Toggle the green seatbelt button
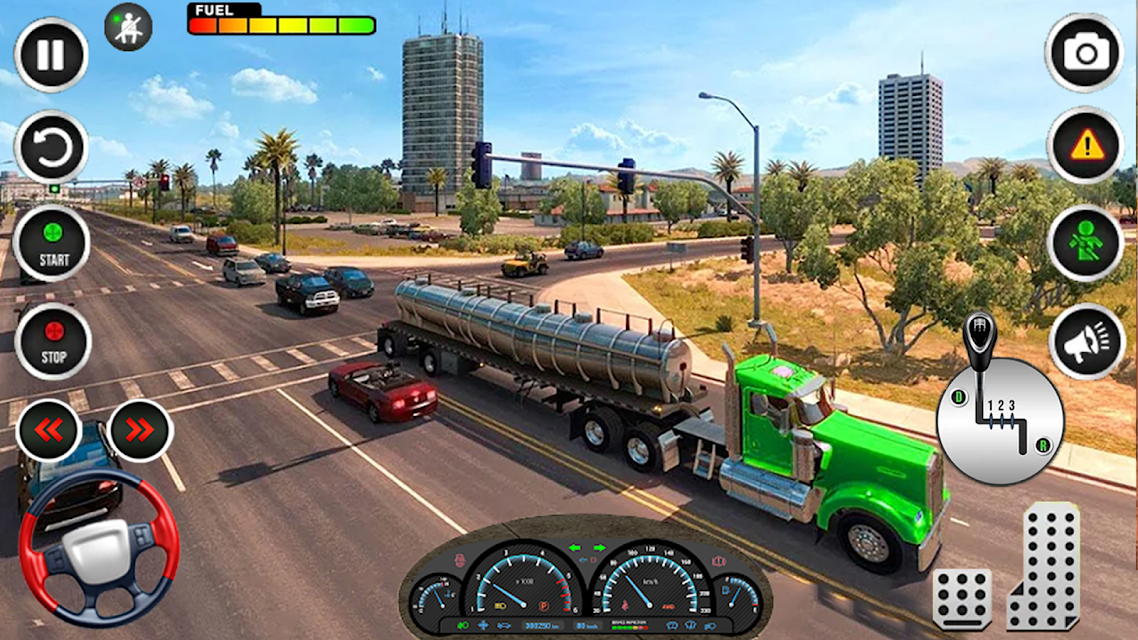1138x640 pixels. (x=1085, y=243)
